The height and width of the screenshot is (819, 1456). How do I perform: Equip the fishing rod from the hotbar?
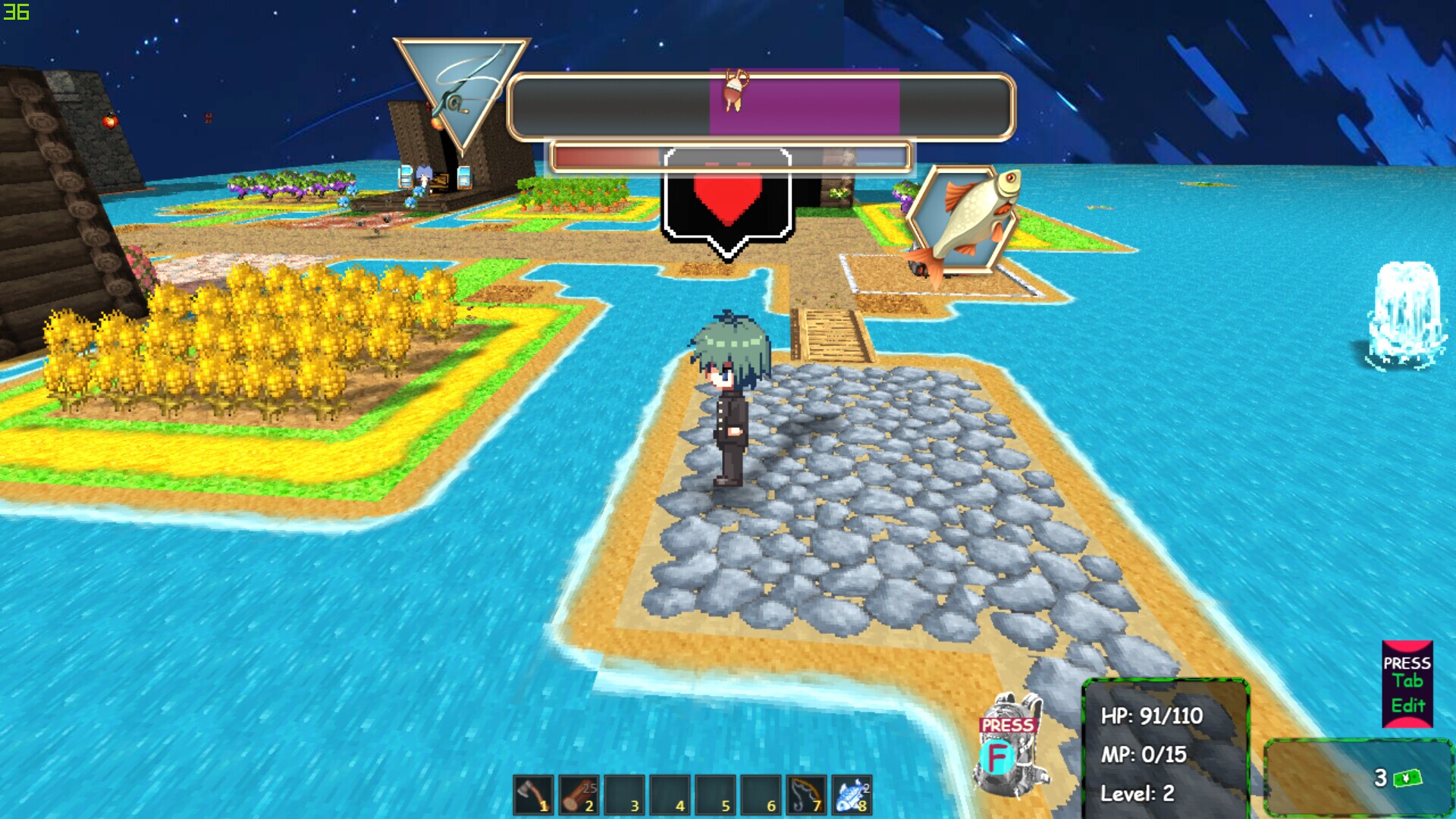(x=806, y=795)
